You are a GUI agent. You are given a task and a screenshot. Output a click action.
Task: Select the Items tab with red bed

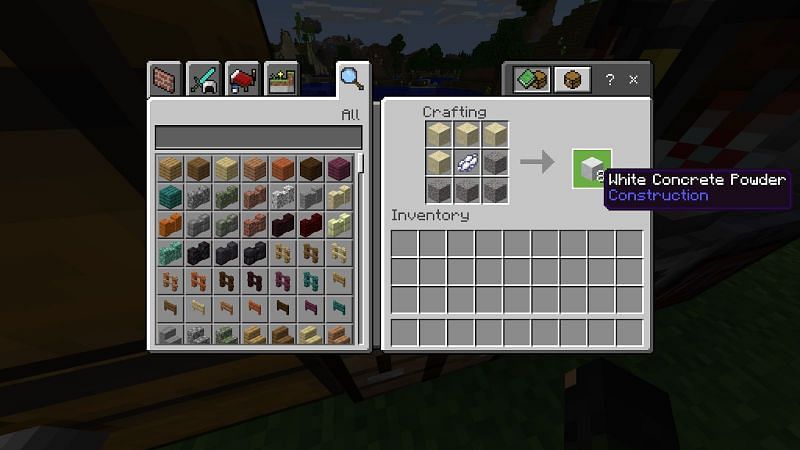245,80
